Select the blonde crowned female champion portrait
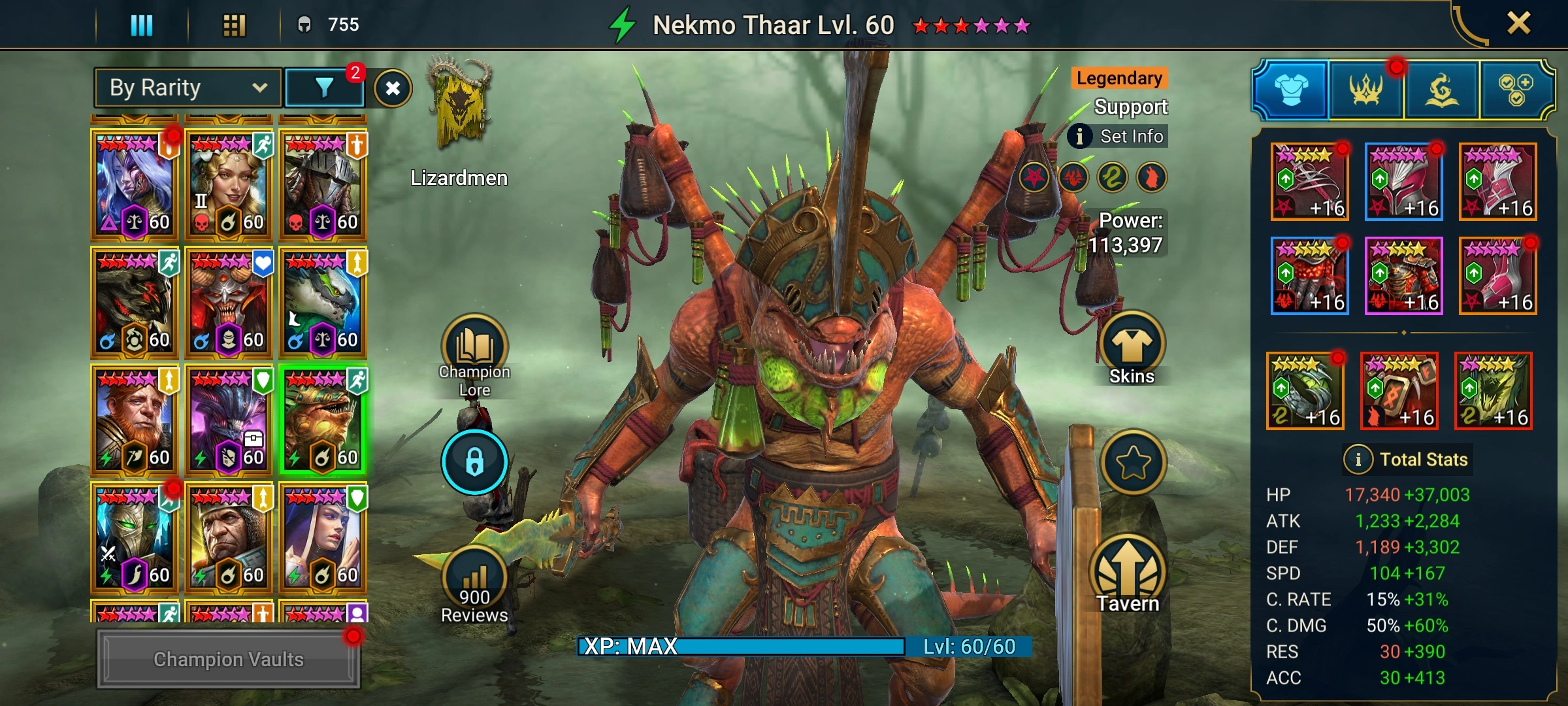Viewport: 1568px width, 706px height. 229,184
